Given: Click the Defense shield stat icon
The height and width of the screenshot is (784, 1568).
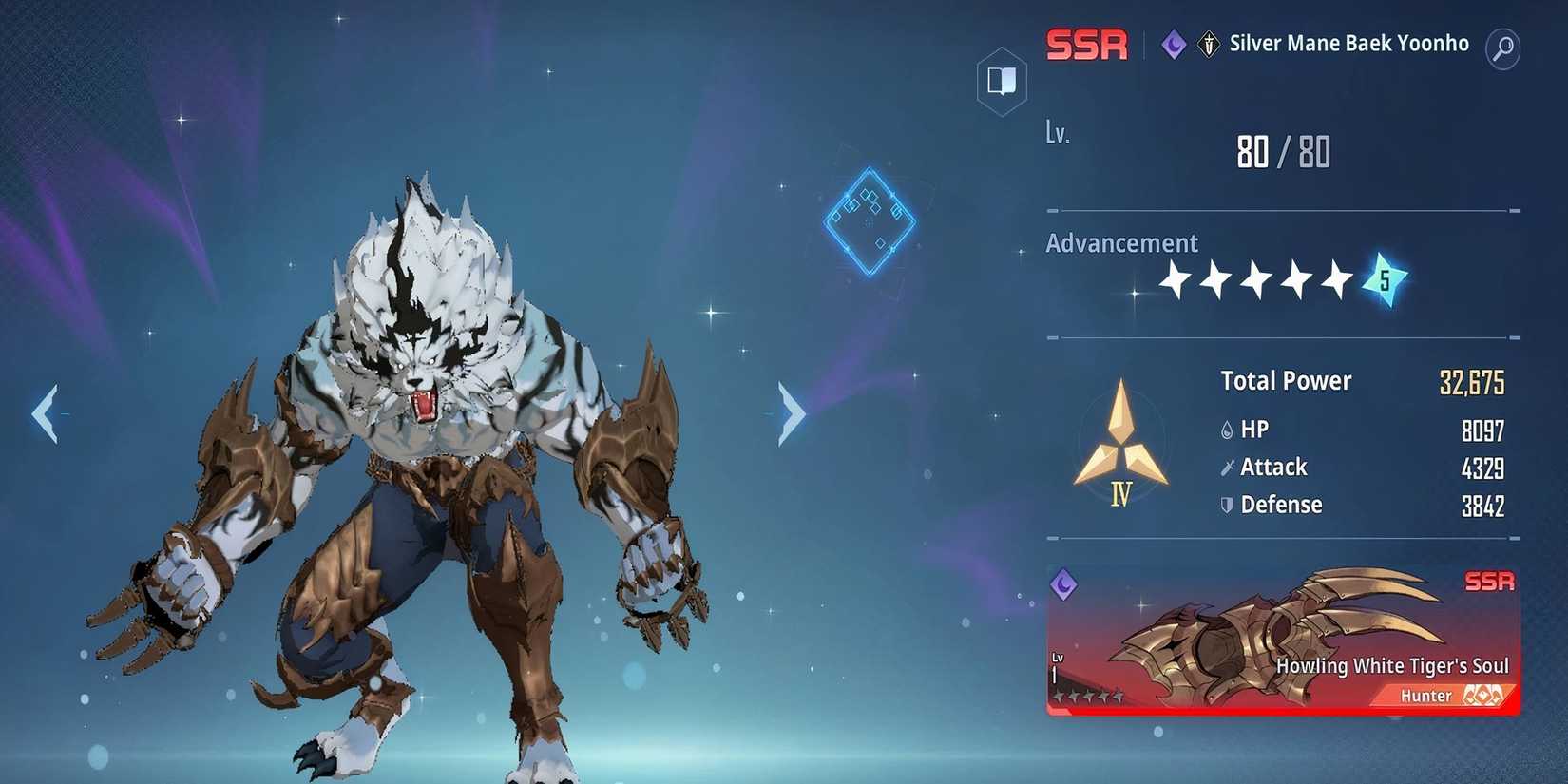Looking at the screenshot, I should (1227, 505).
